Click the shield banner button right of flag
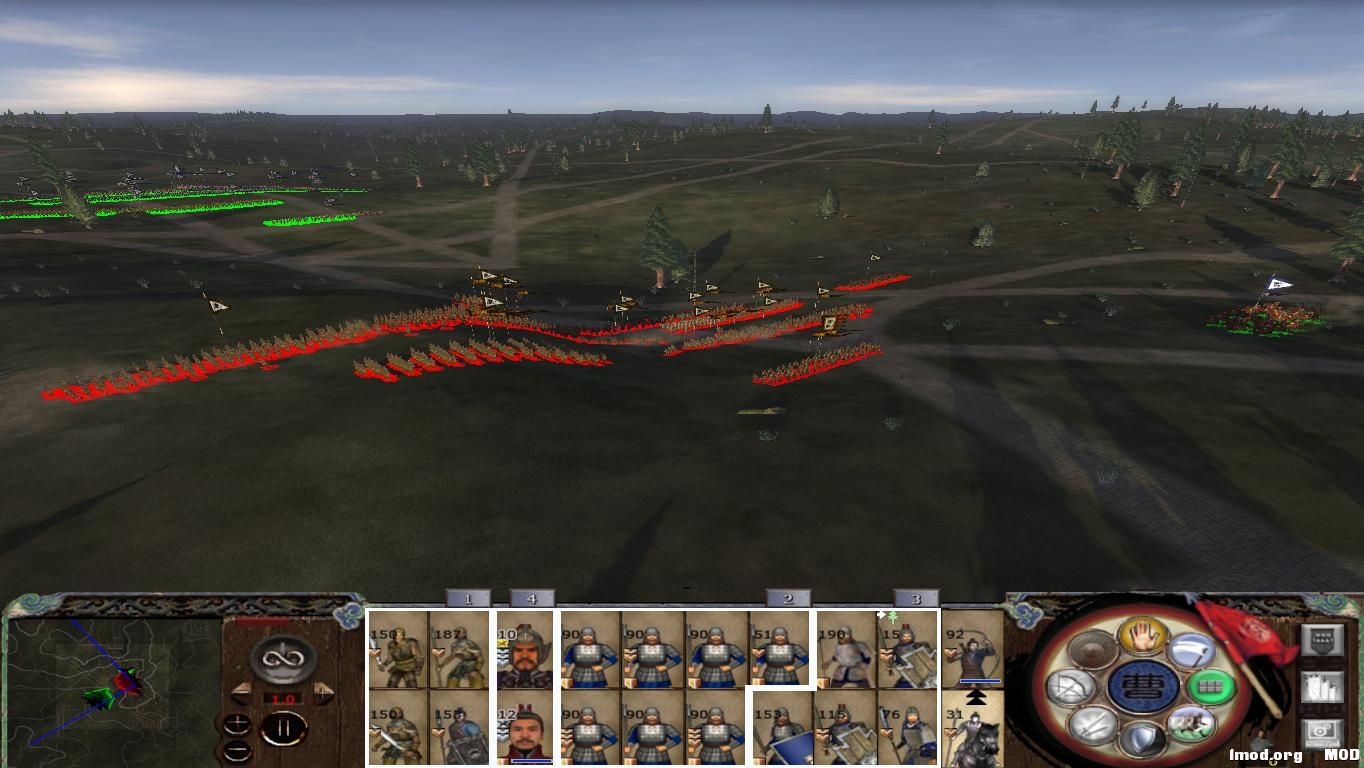This screenshot has width=1364, height=768. (1322, 639)
